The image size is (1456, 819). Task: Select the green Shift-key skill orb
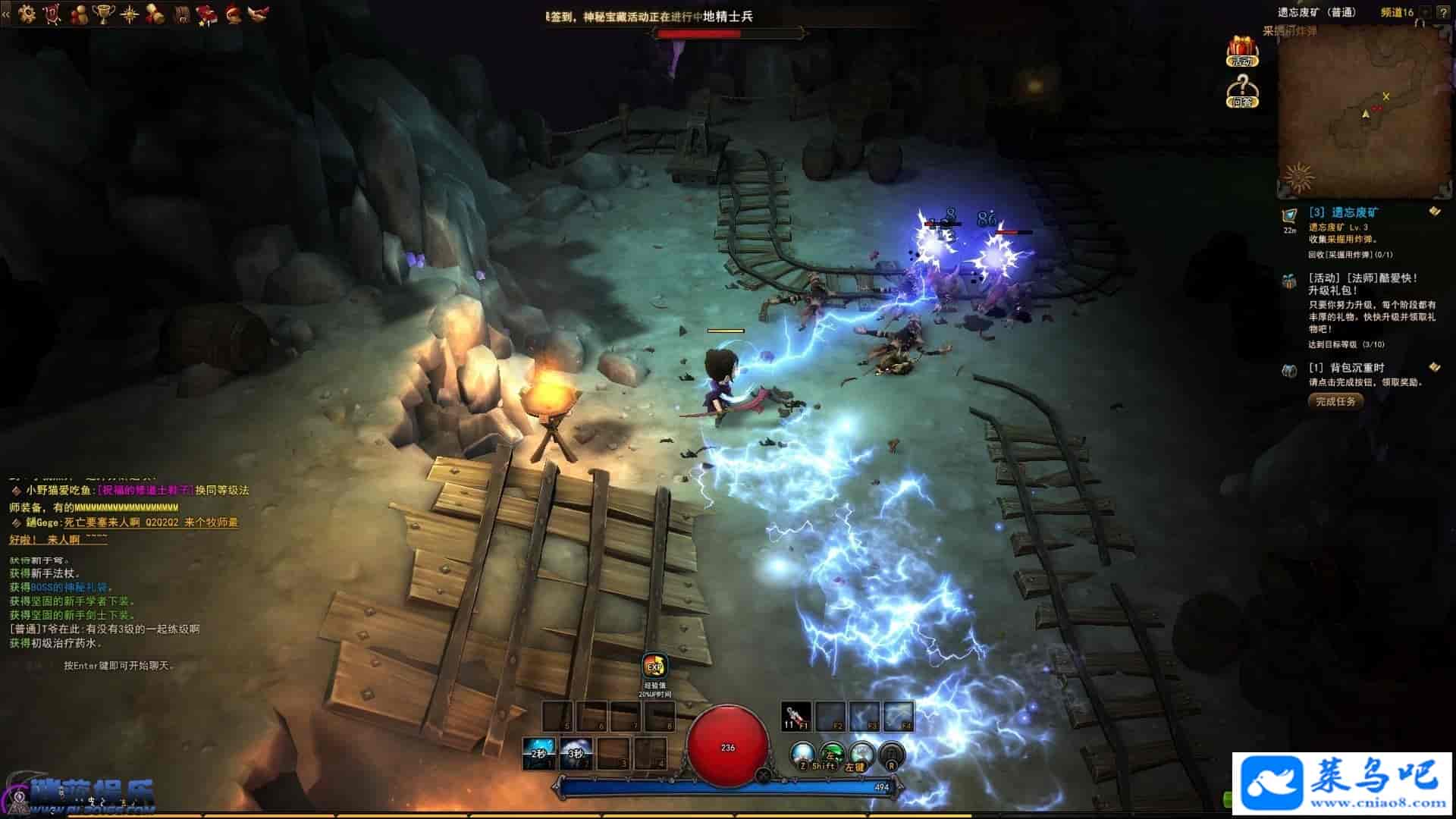[x=832, y=754]
